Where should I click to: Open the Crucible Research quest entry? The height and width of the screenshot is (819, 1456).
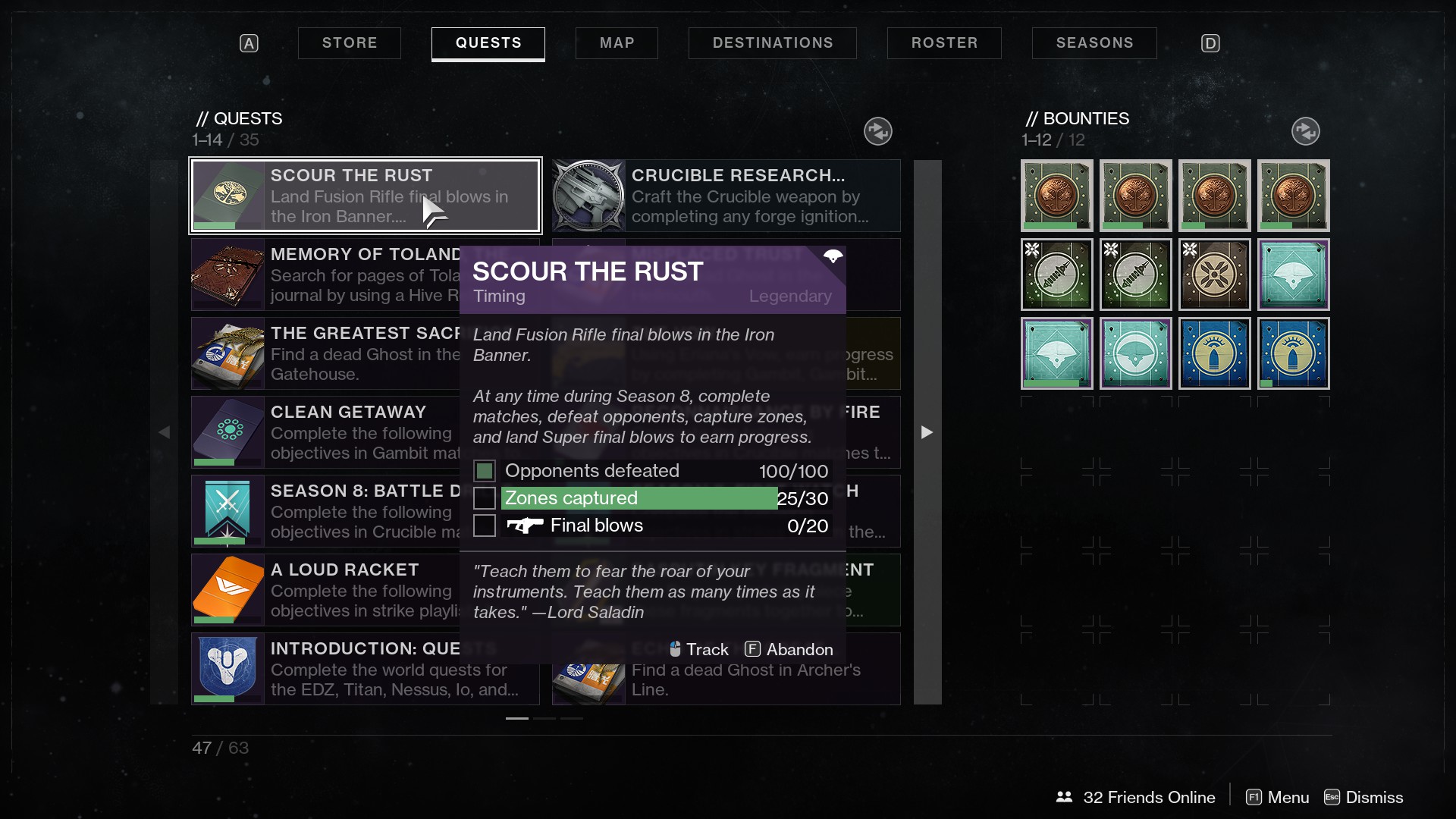(726, 196)
